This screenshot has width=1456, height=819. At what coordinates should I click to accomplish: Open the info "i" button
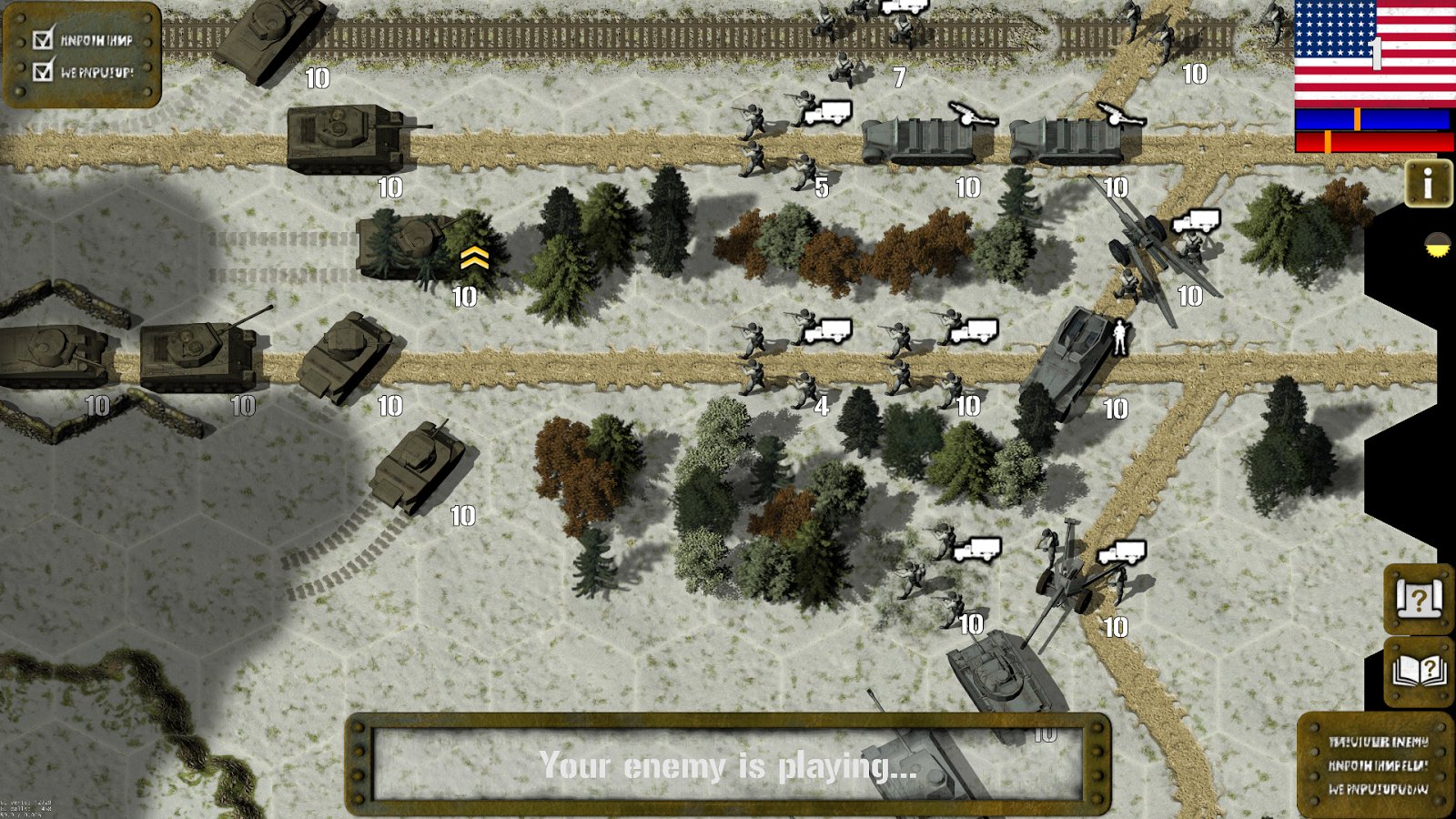[x=1427, y=183]
